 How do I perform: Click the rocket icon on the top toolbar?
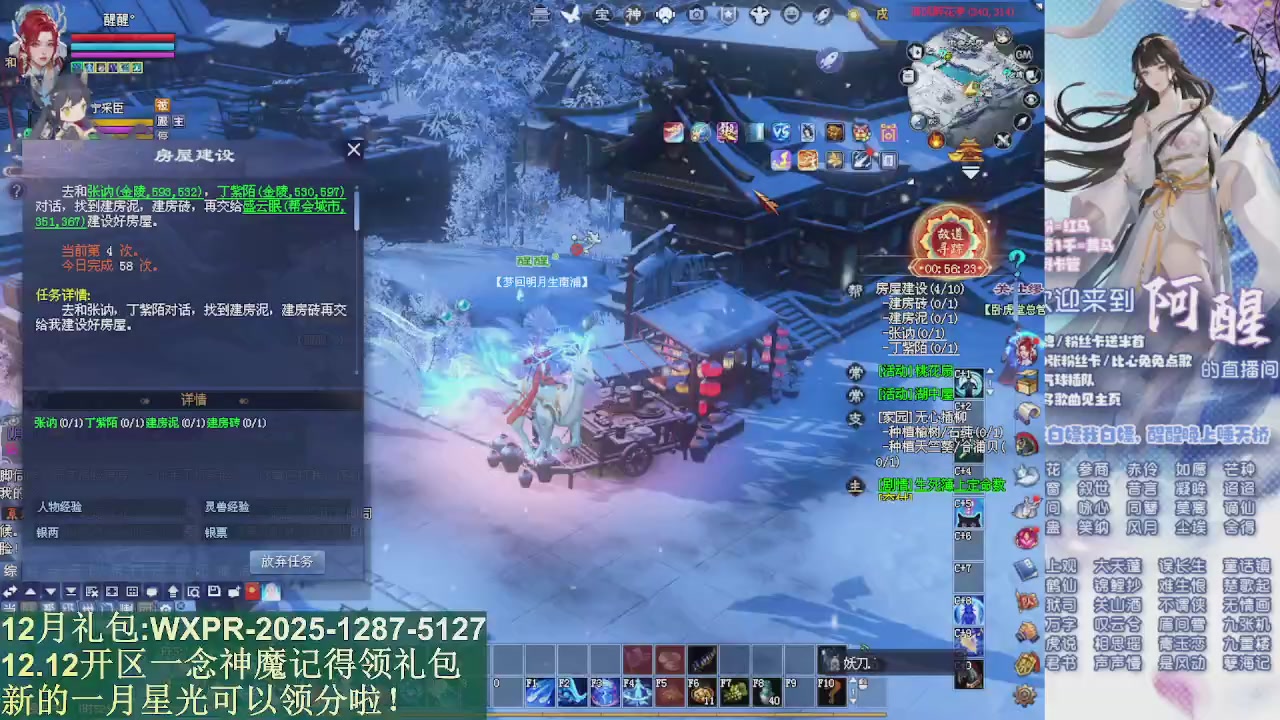pyautogui.click(x=821, y=14)
